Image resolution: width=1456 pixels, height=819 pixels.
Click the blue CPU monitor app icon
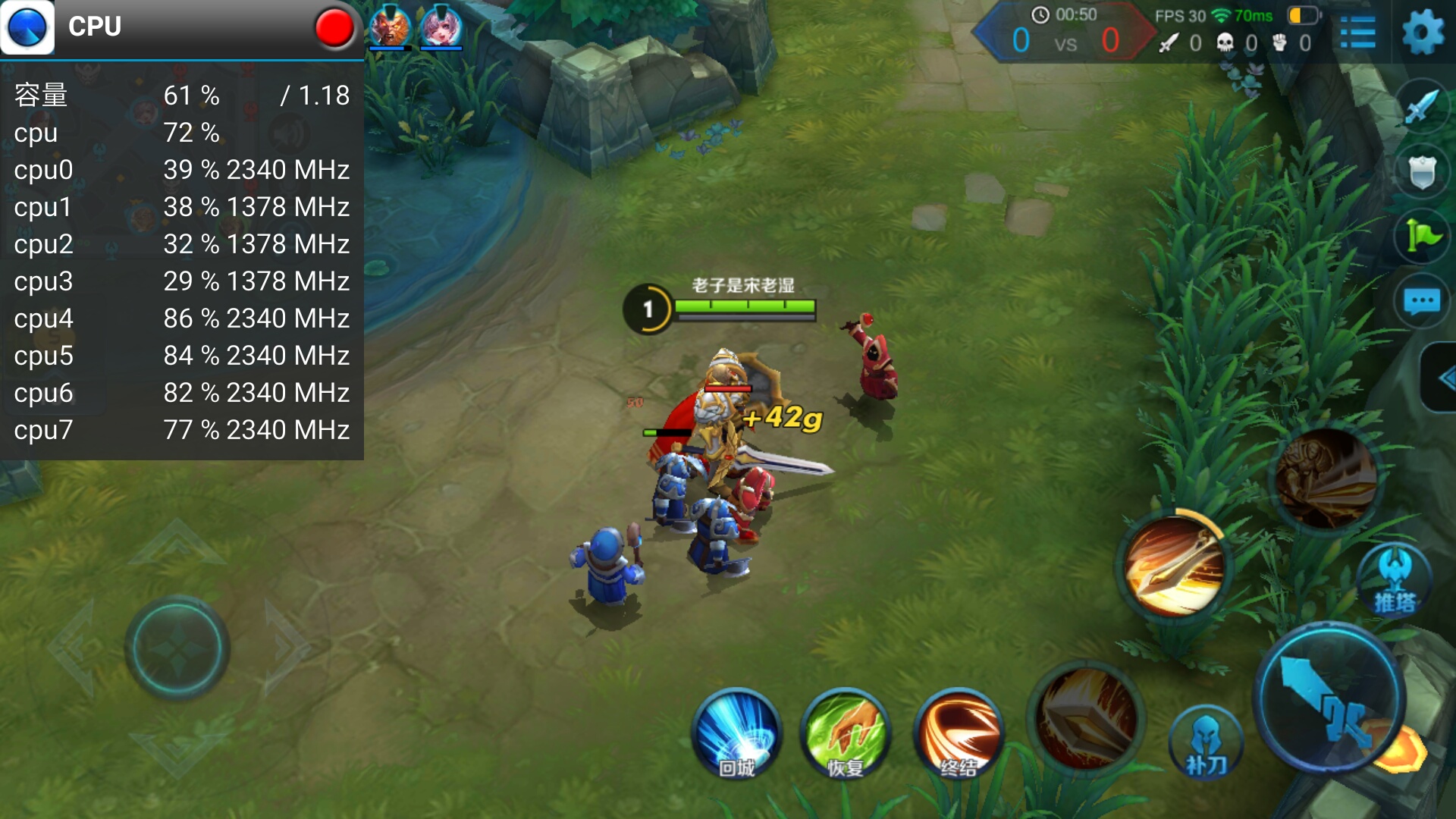pyautogui.click(x=28, y=27)
